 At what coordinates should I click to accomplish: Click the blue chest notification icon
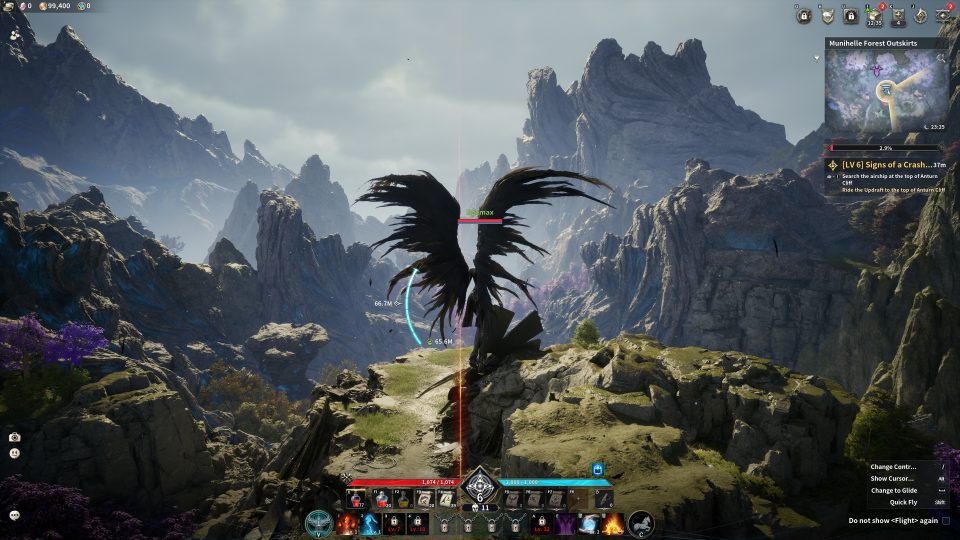[598, 469]
